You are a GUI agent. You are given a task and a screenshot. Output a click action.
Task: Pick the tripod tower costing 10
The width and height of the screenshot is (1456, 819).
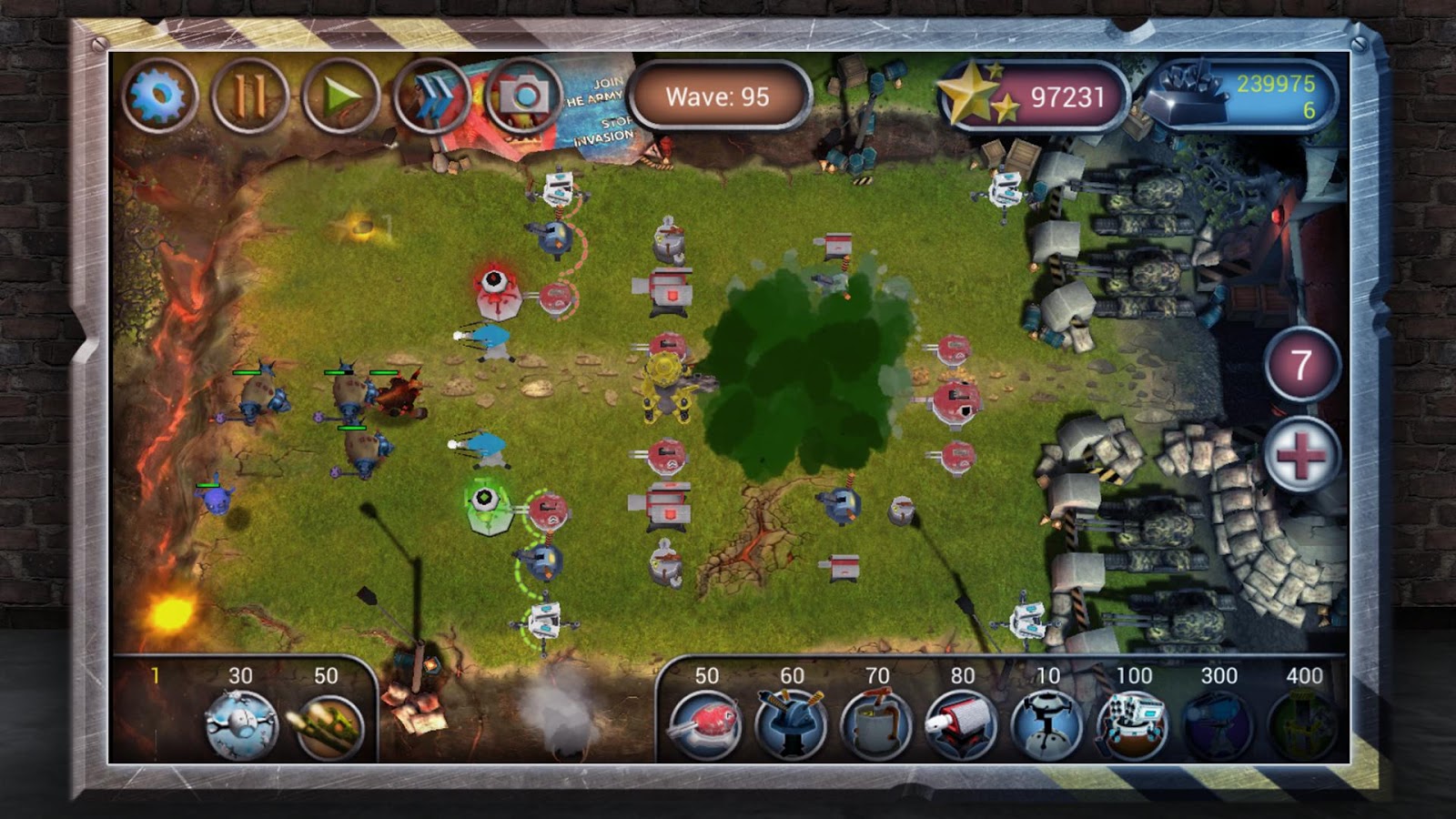pyautogui.click(x=1046, y=724)
